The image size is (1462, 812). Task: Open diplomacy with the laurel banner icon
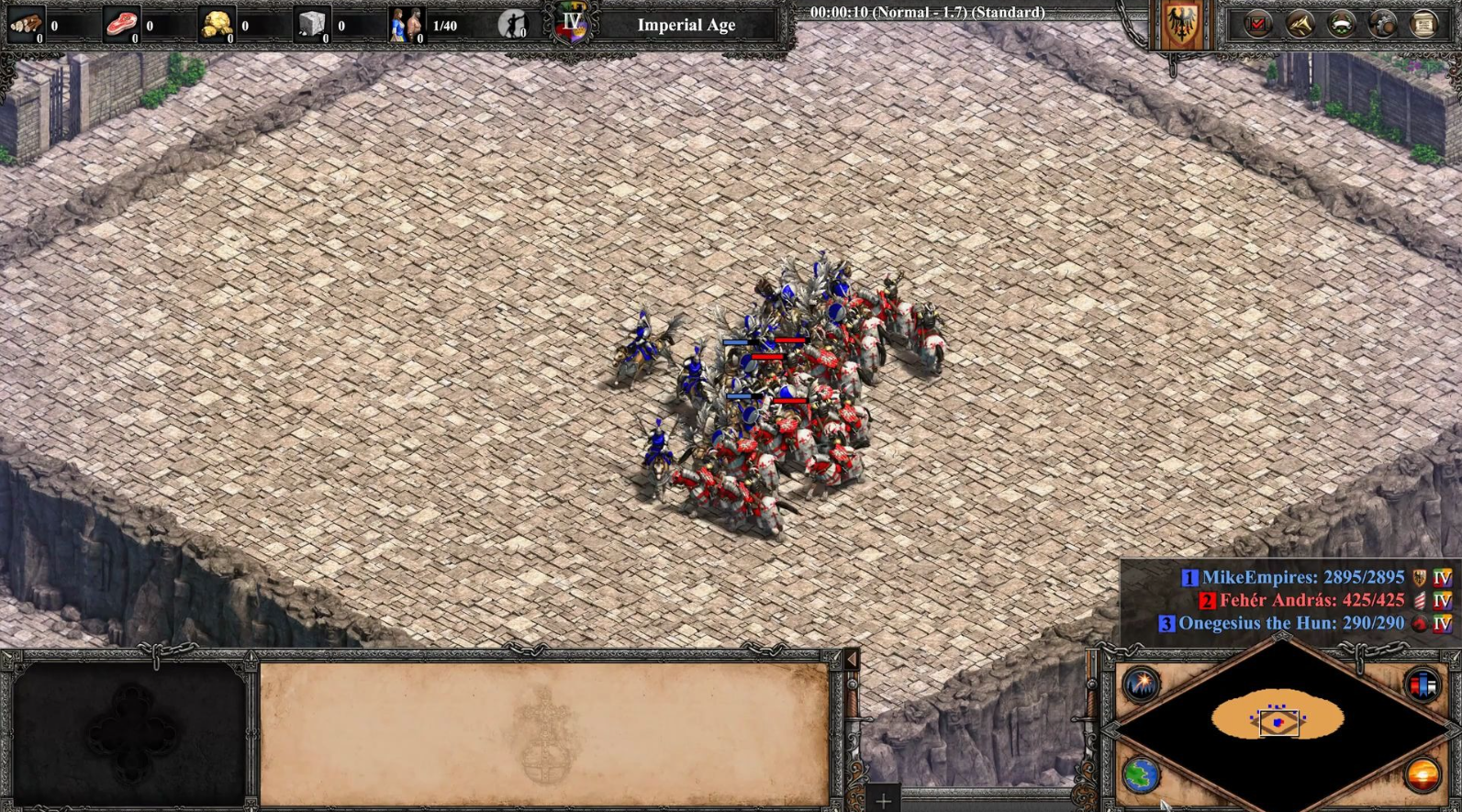[x=1341, y=24]
